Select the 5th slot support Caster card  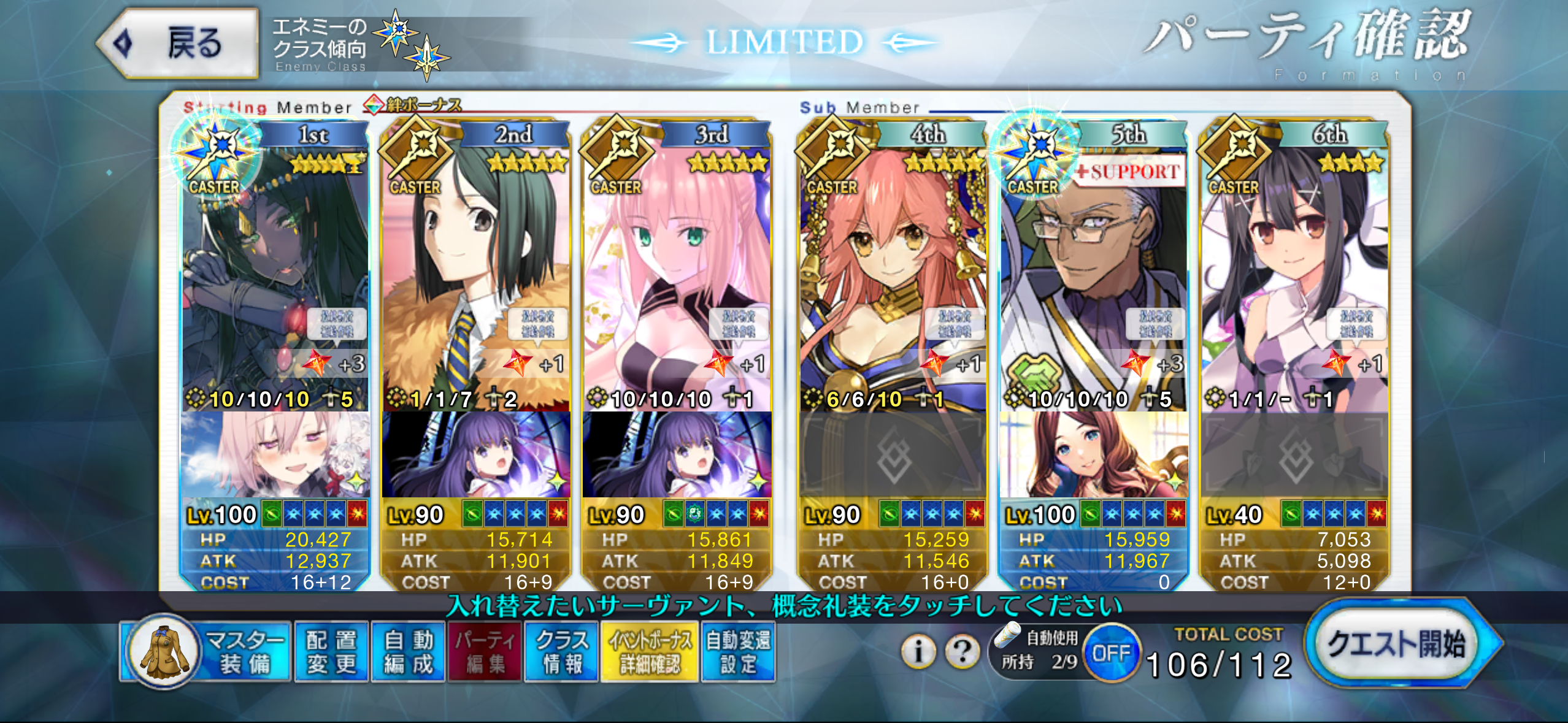pos(1094,276)
